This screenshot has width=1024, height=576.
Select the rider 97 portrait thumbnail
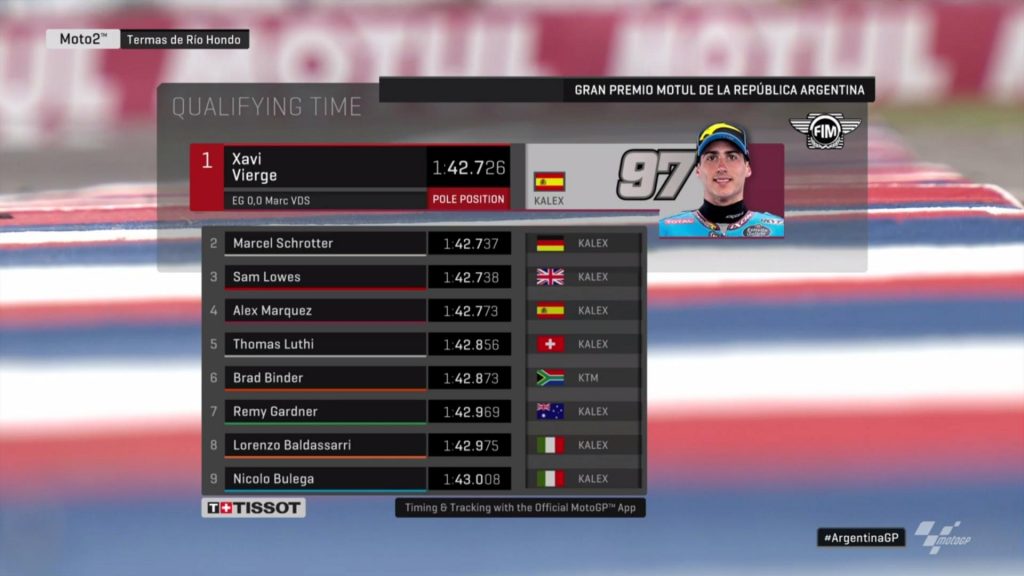click(x=720, y=182)
